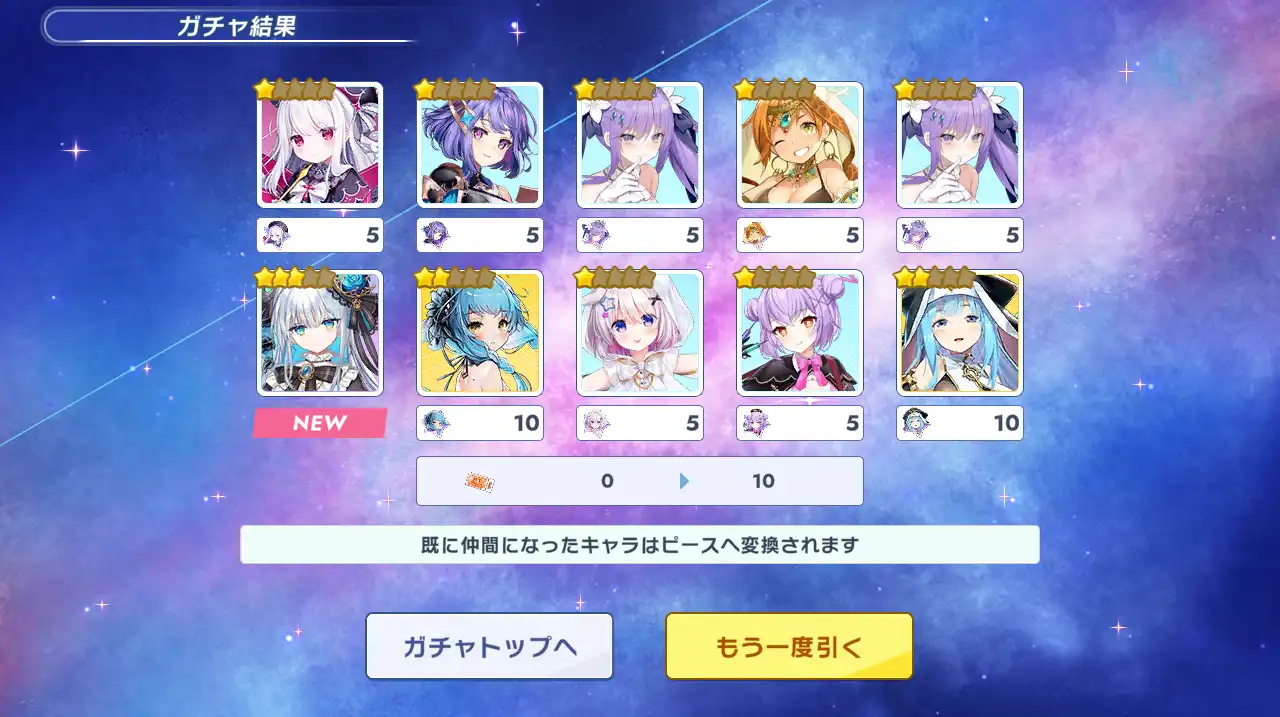1280x717 pixels.
Task: Open the winking orange-haired girl card
Action: 800,145
